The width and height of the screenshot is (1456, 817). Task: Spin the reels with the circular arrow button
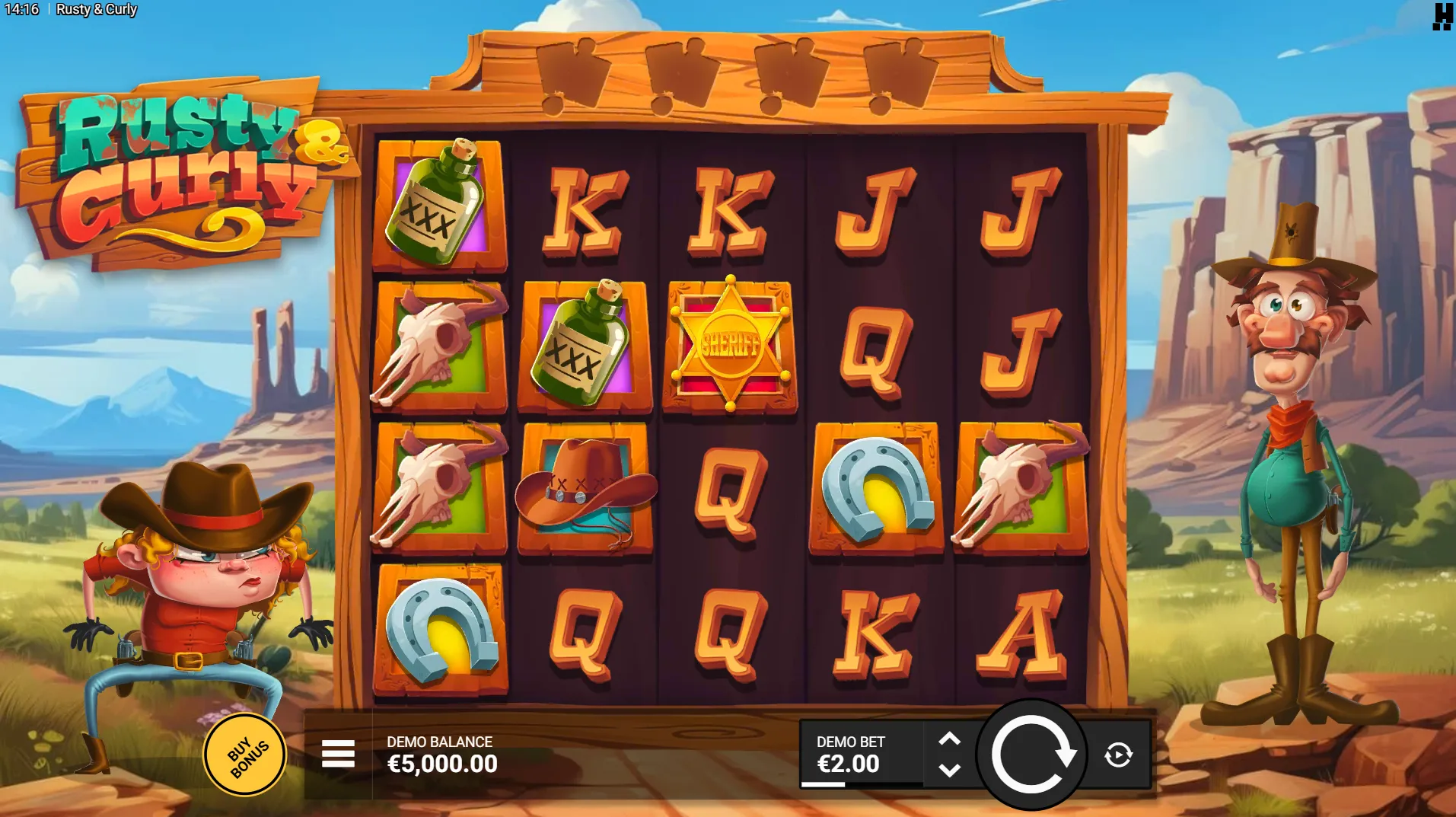point(1031,755)
